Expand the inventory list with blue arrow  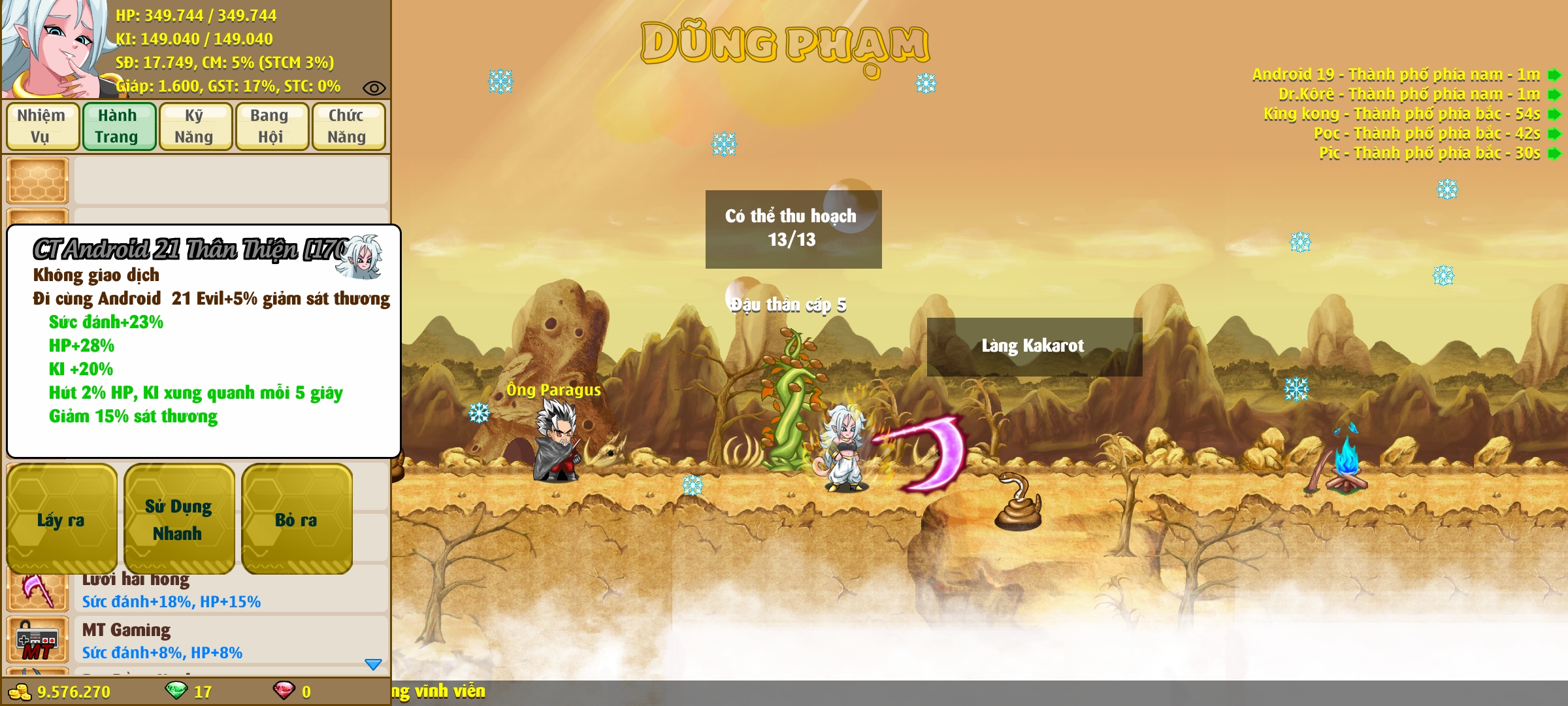point(373,664)
